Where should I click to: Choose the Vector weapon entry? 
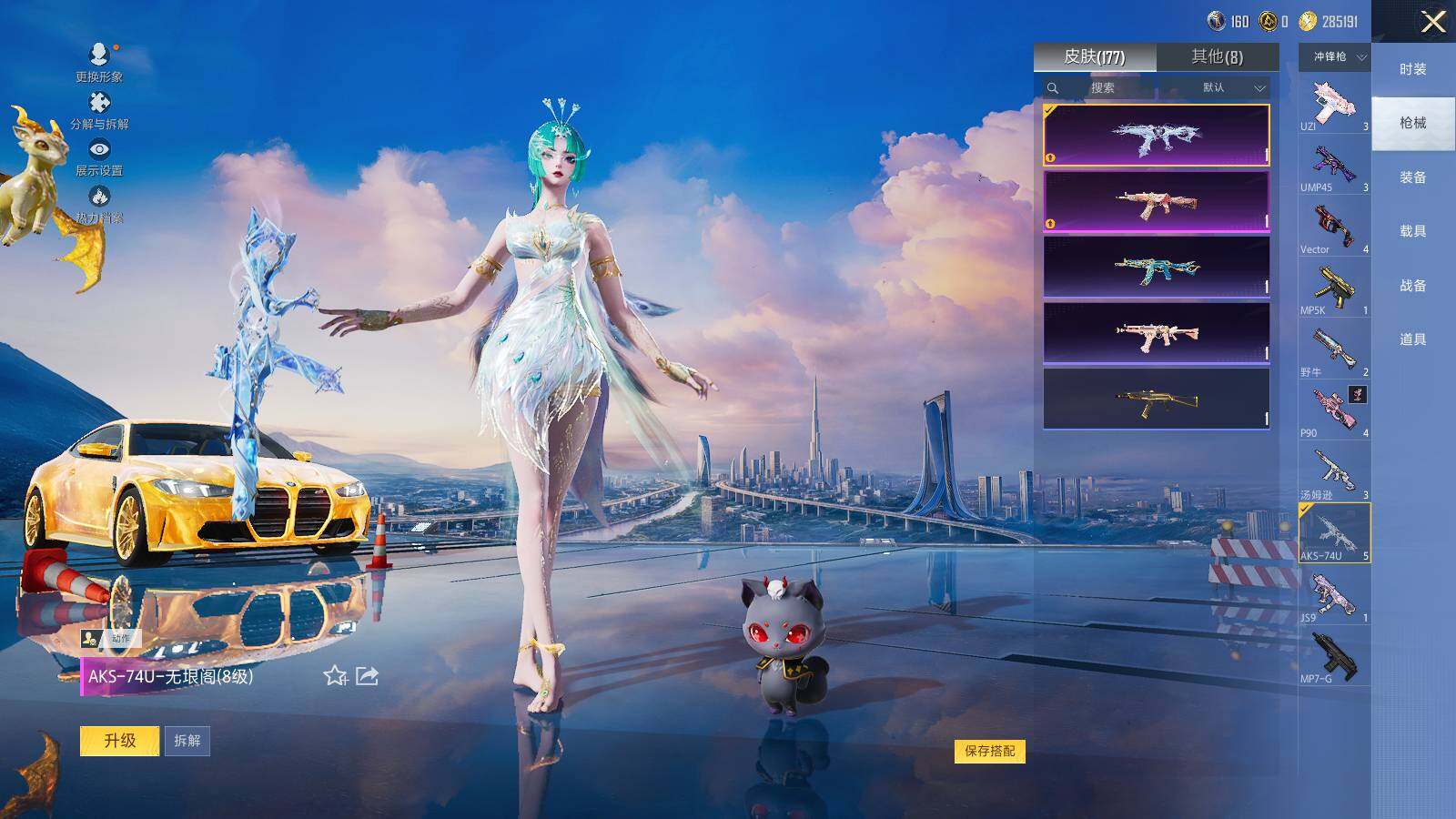coord(1334,227)
